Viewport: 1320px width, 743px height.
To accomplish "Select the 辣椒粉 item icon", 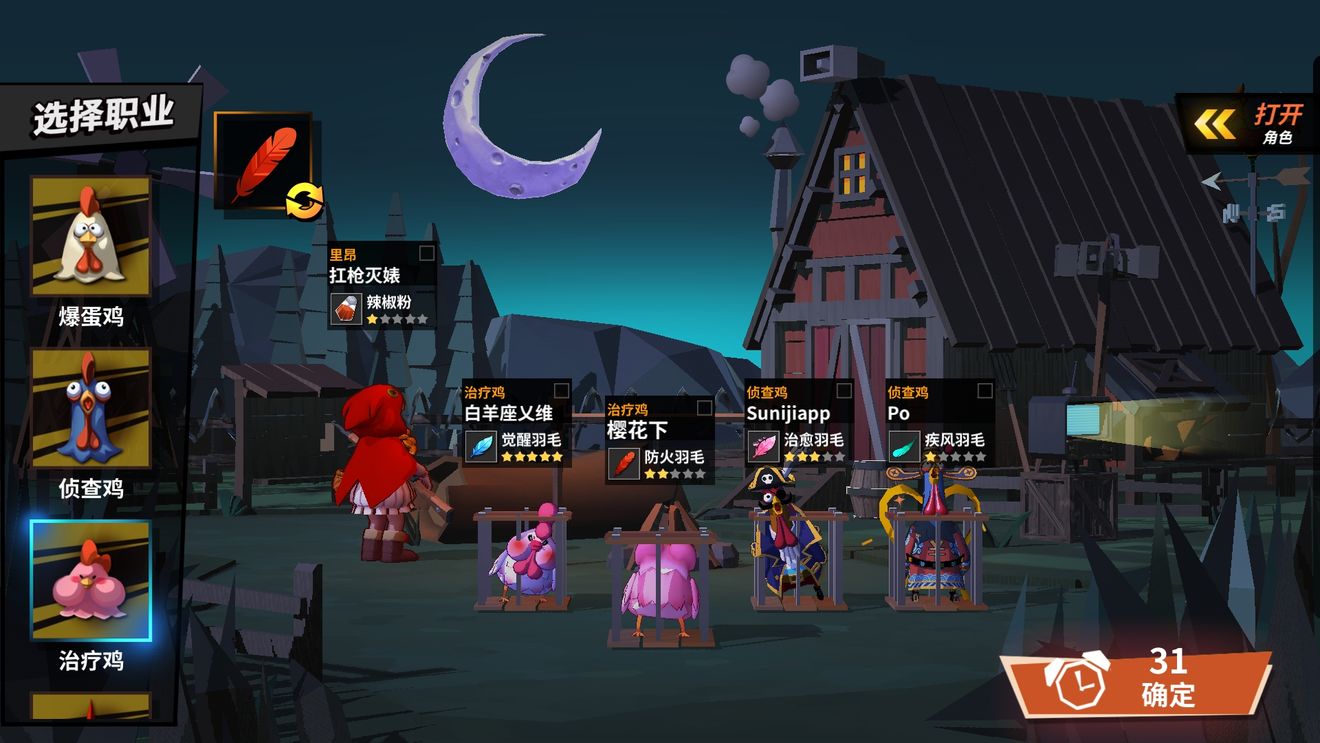I will (x=347, y=309).
